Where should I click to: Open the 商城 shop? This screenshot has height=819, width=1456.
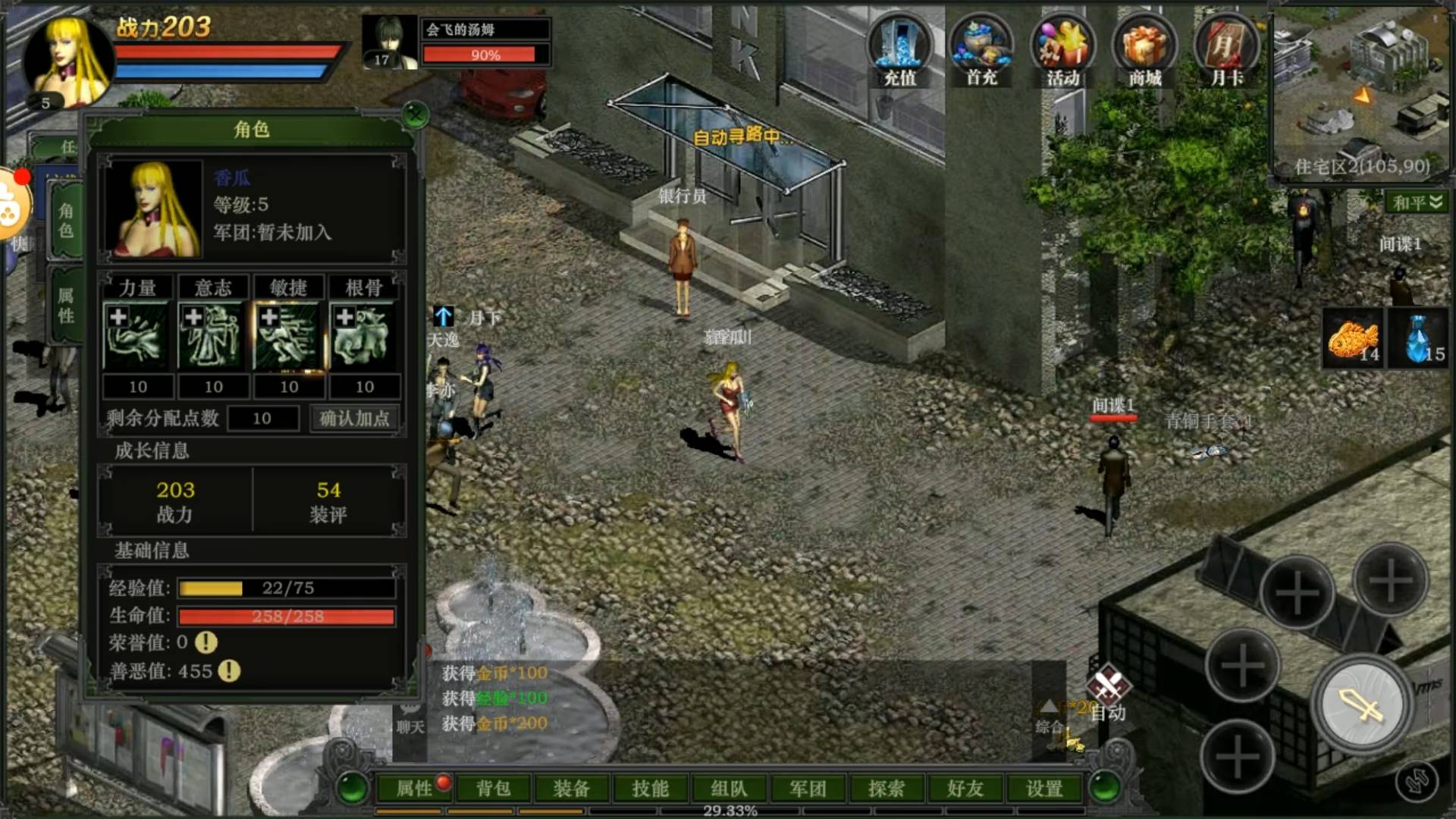[x=1144, y=50]
